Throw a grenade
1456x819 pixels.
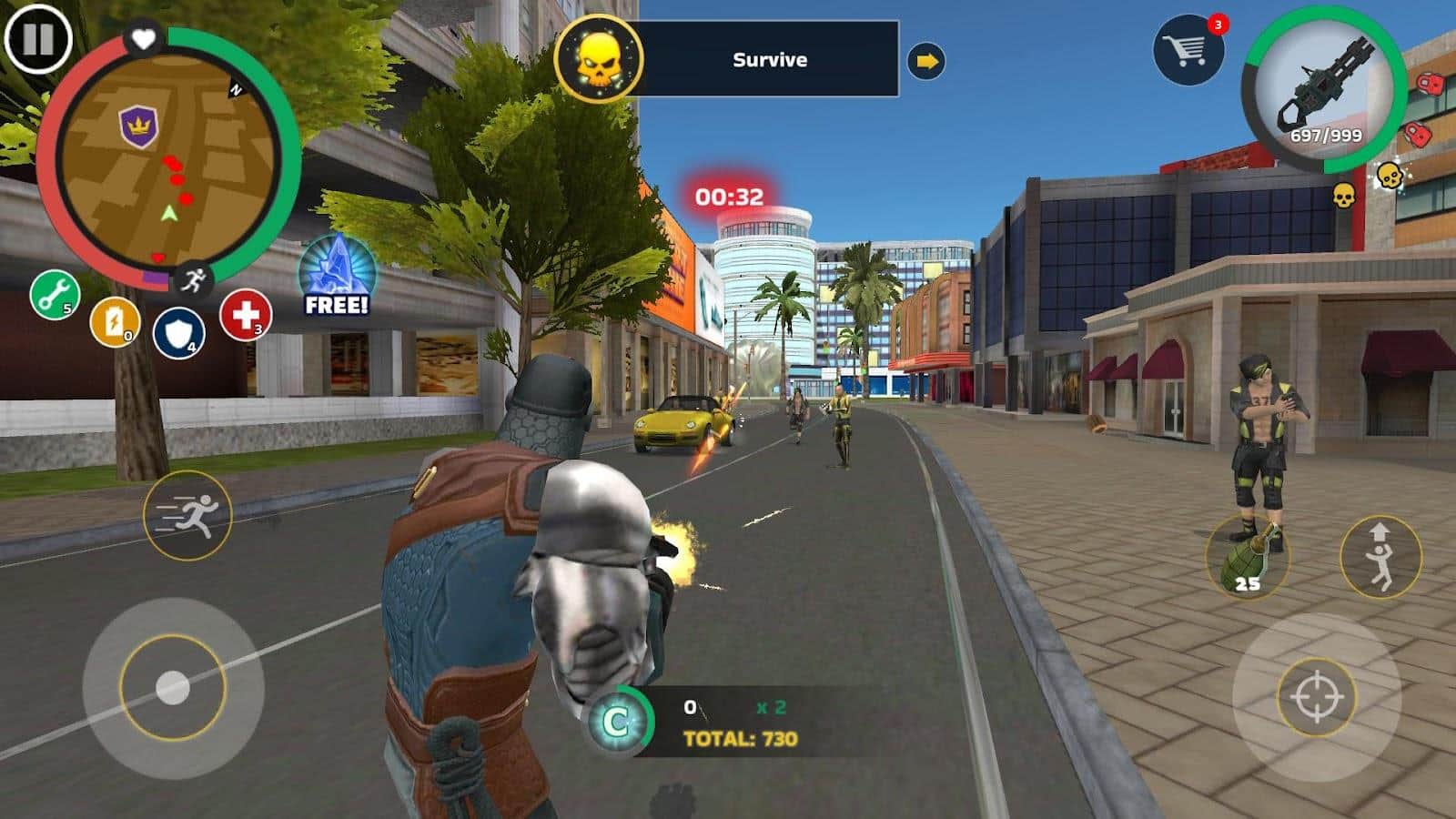pyautogui.click(x=1248, y=557)
